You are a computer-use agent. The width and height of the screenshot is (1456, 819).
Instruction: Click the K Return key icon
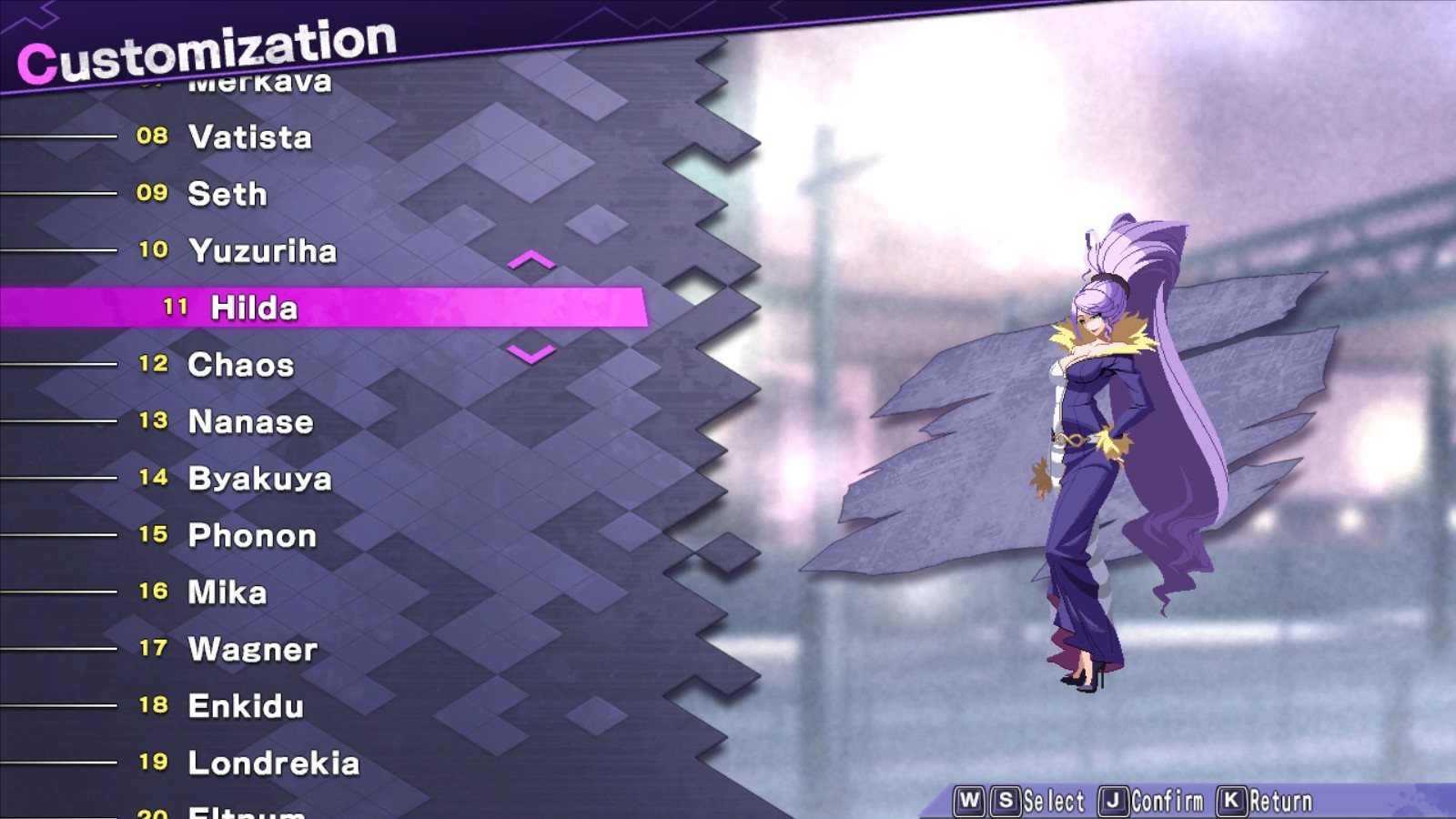1233,801
